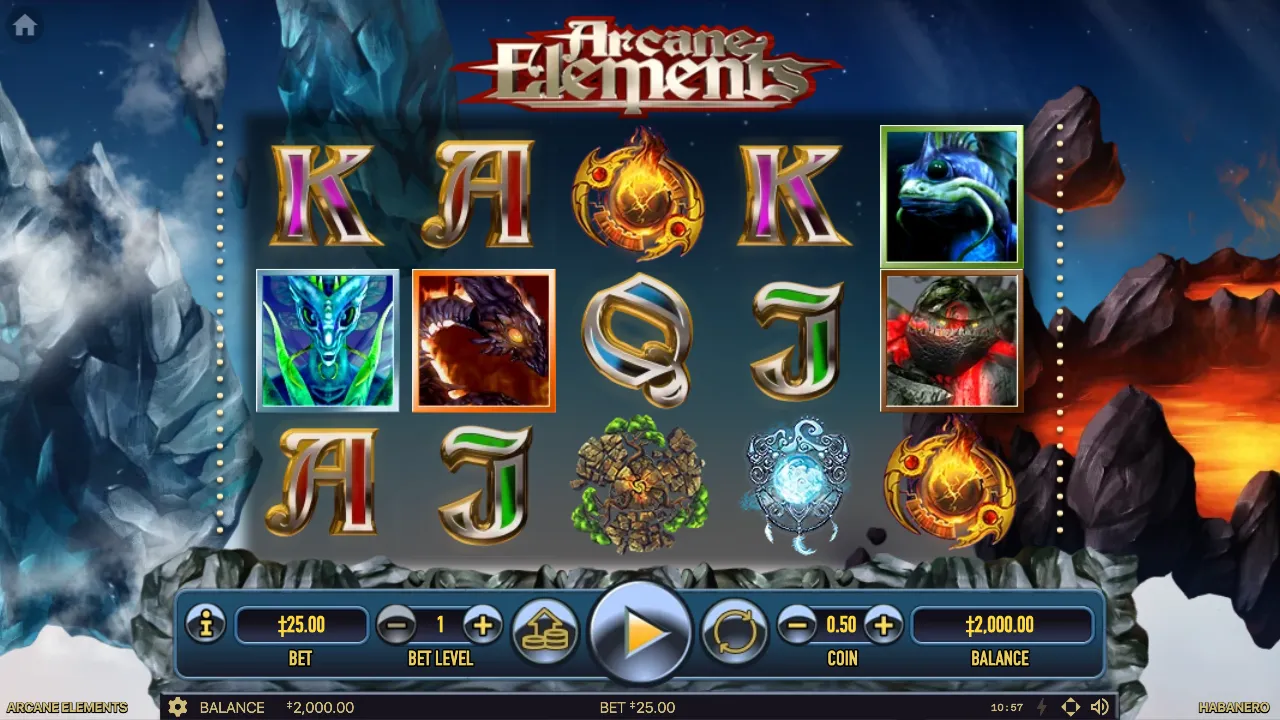Viewport: 1280px width, 720px height.
Task: Click the BALANCE label in status bar
Action: [232, 707]
